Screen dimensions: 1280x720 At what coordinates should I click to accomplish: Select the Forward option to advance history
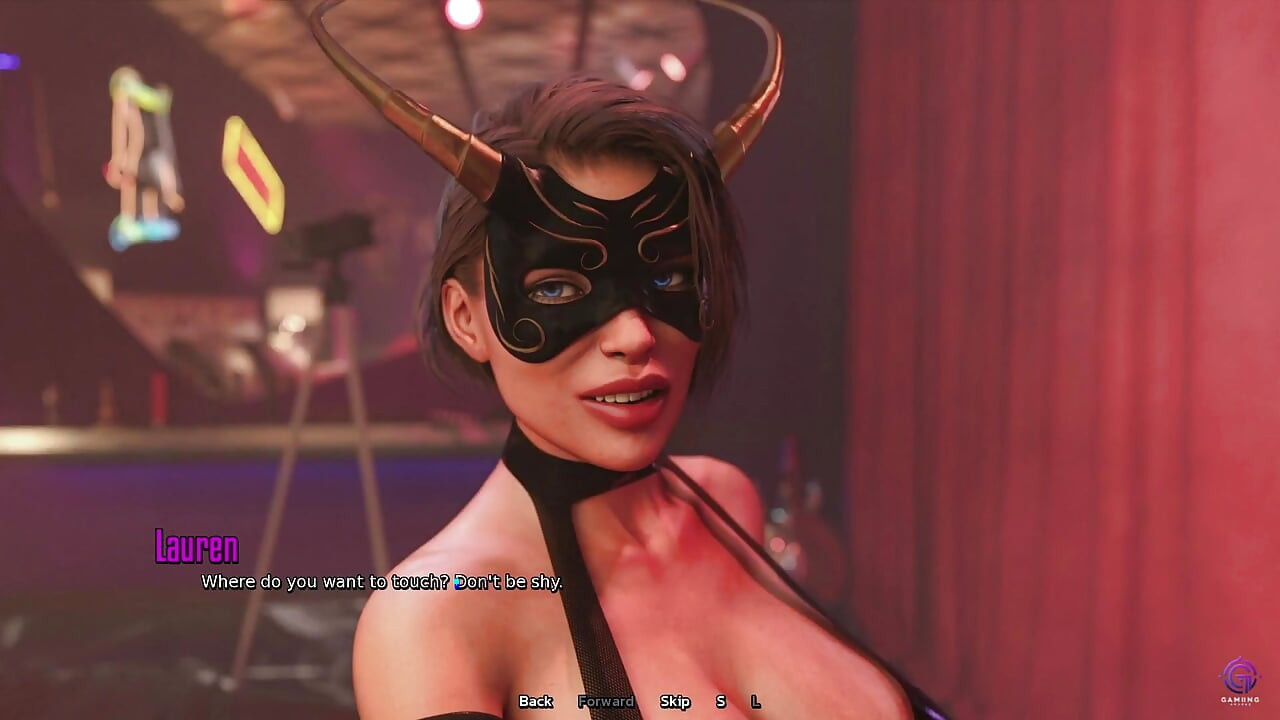[x=606, y=702]
